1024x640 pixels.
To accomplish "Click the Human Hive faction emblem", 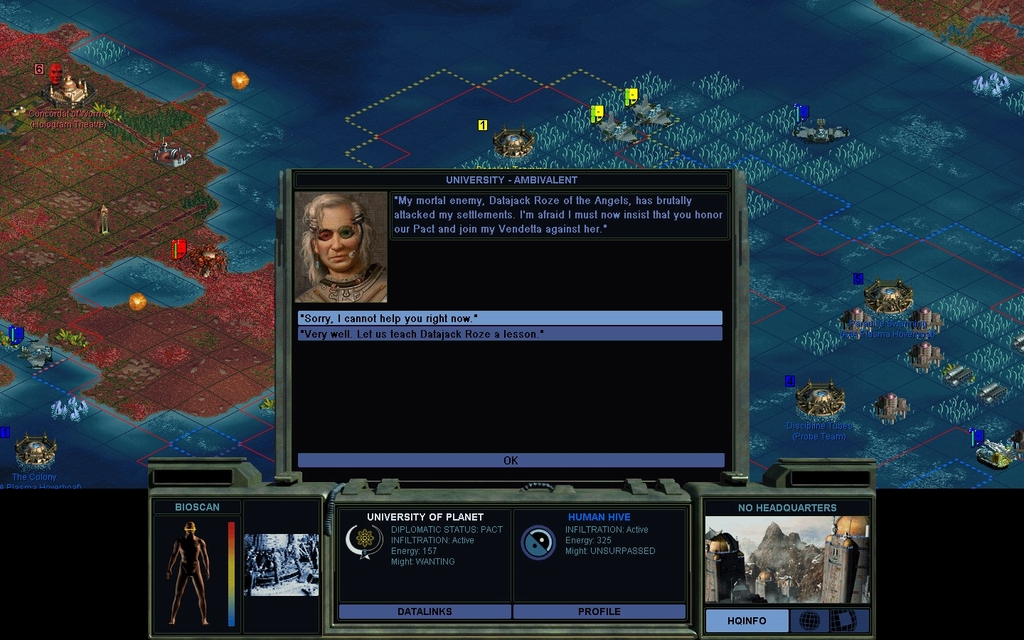I will [538, 542].
